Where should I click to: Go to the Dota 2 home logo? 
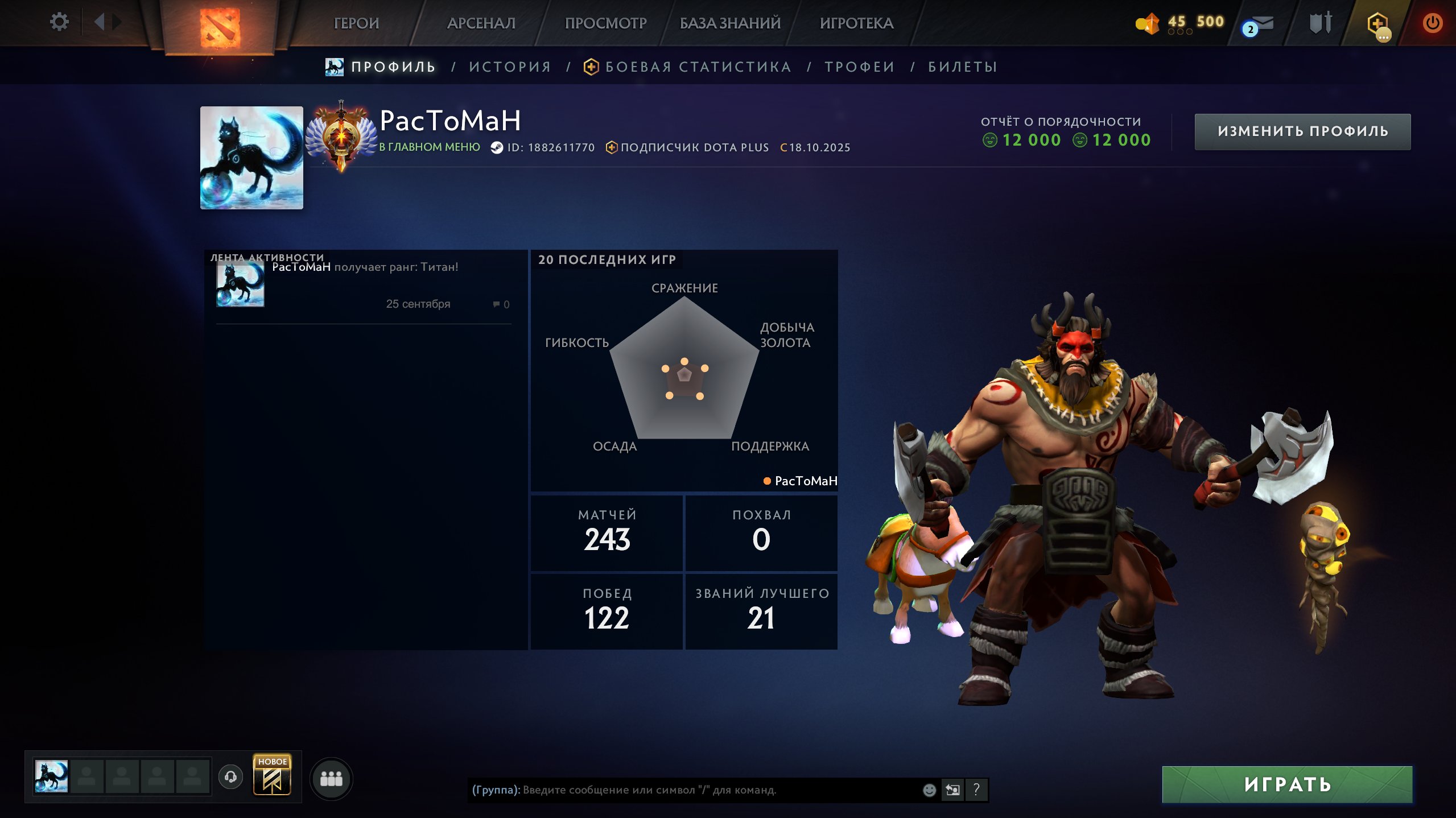click(x=220, y=27)
